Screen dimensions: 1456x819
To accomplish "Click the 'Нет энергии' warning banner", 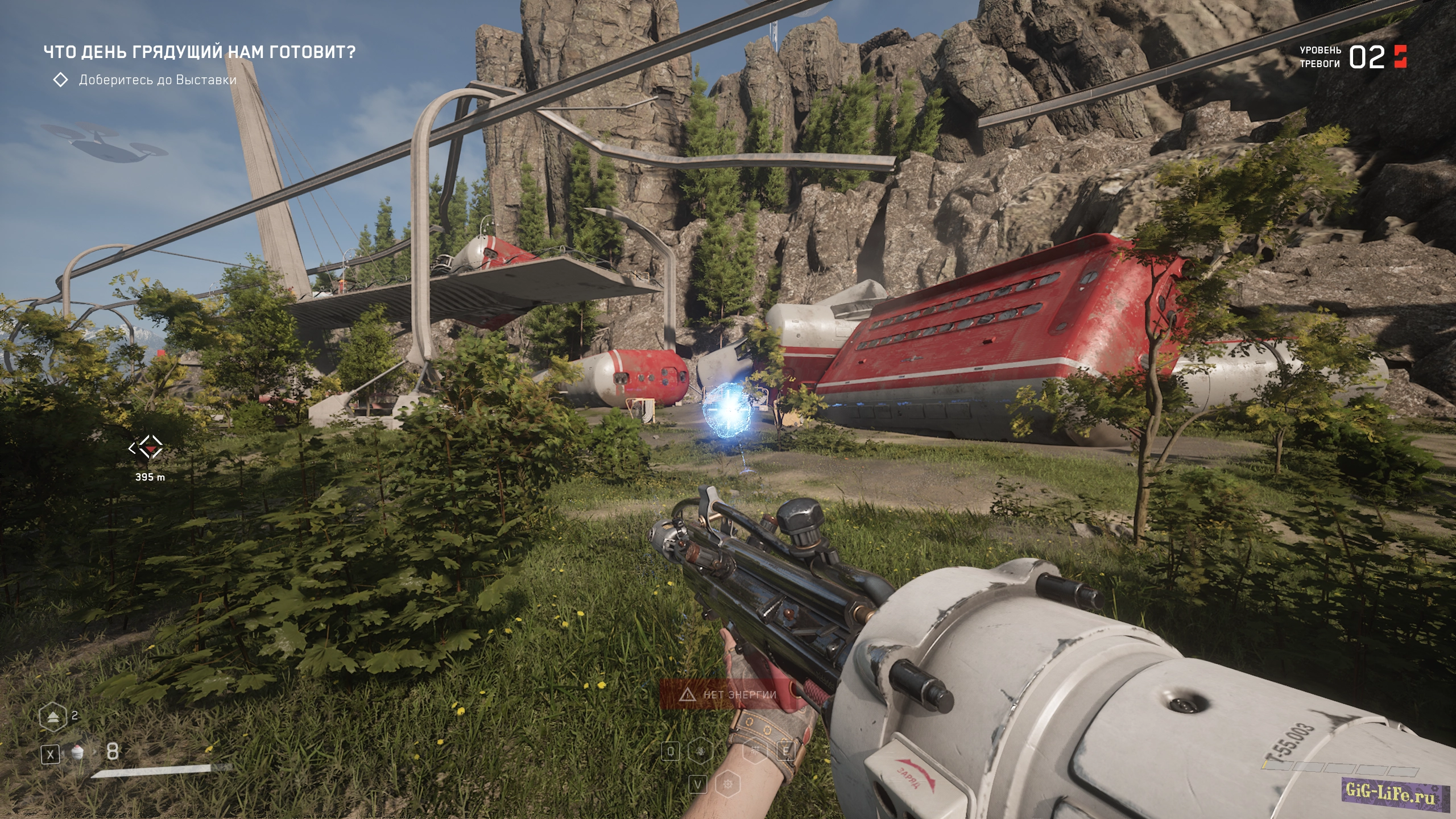I will 730,694.
